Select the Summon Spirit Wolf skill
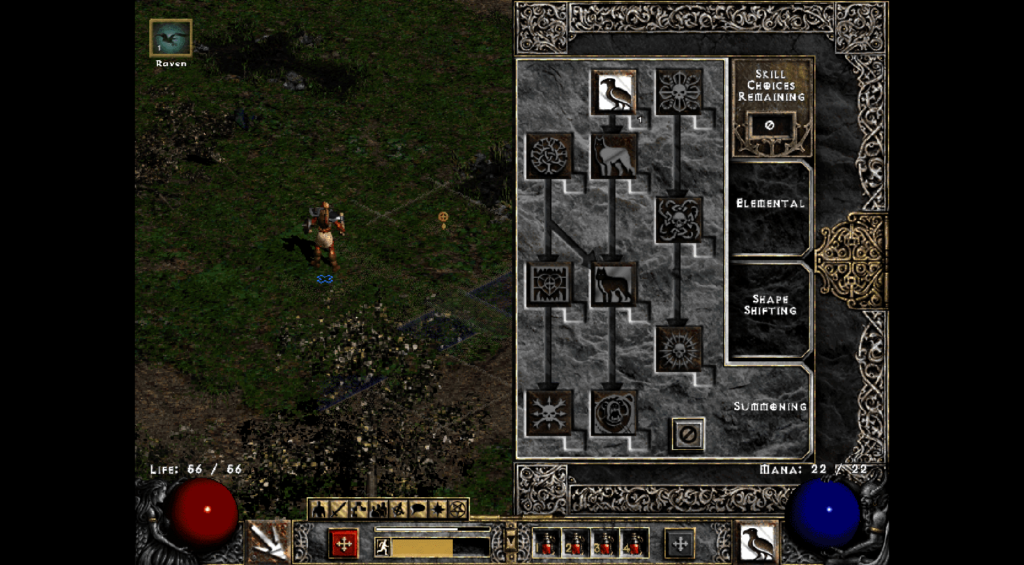Image resolution: width=1024 pixels, height=565 pixels. click(x=613, y=155)
